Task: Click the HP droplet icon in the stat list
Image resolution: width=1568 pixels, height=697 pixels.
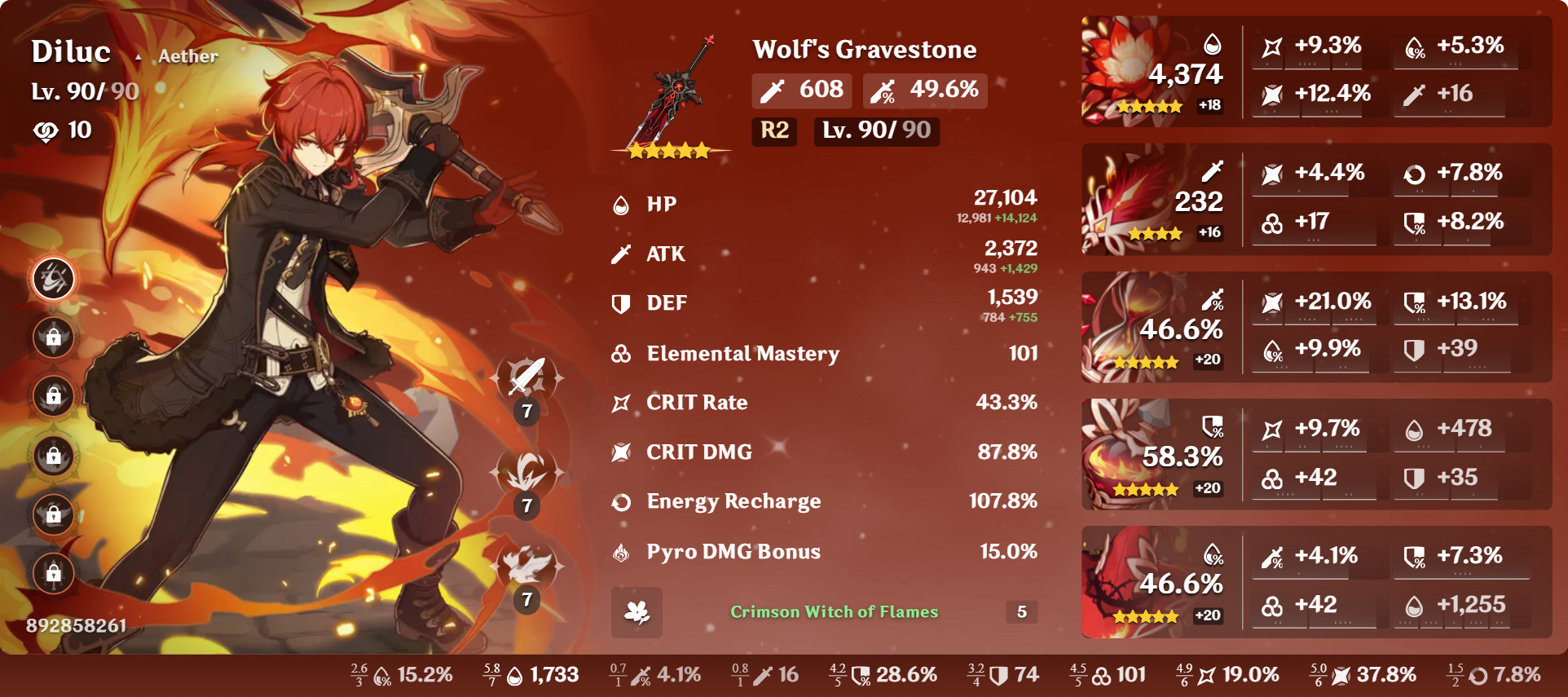Action: tap(620, 205)
